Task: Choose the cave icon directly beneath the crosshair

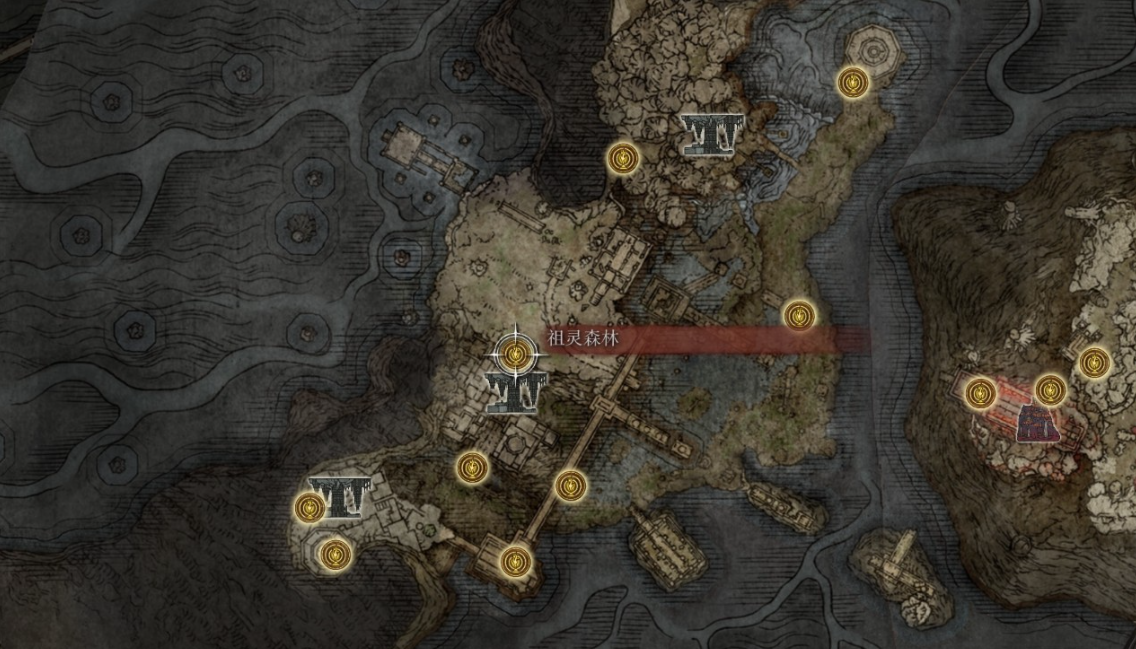Action: [513, 391]
